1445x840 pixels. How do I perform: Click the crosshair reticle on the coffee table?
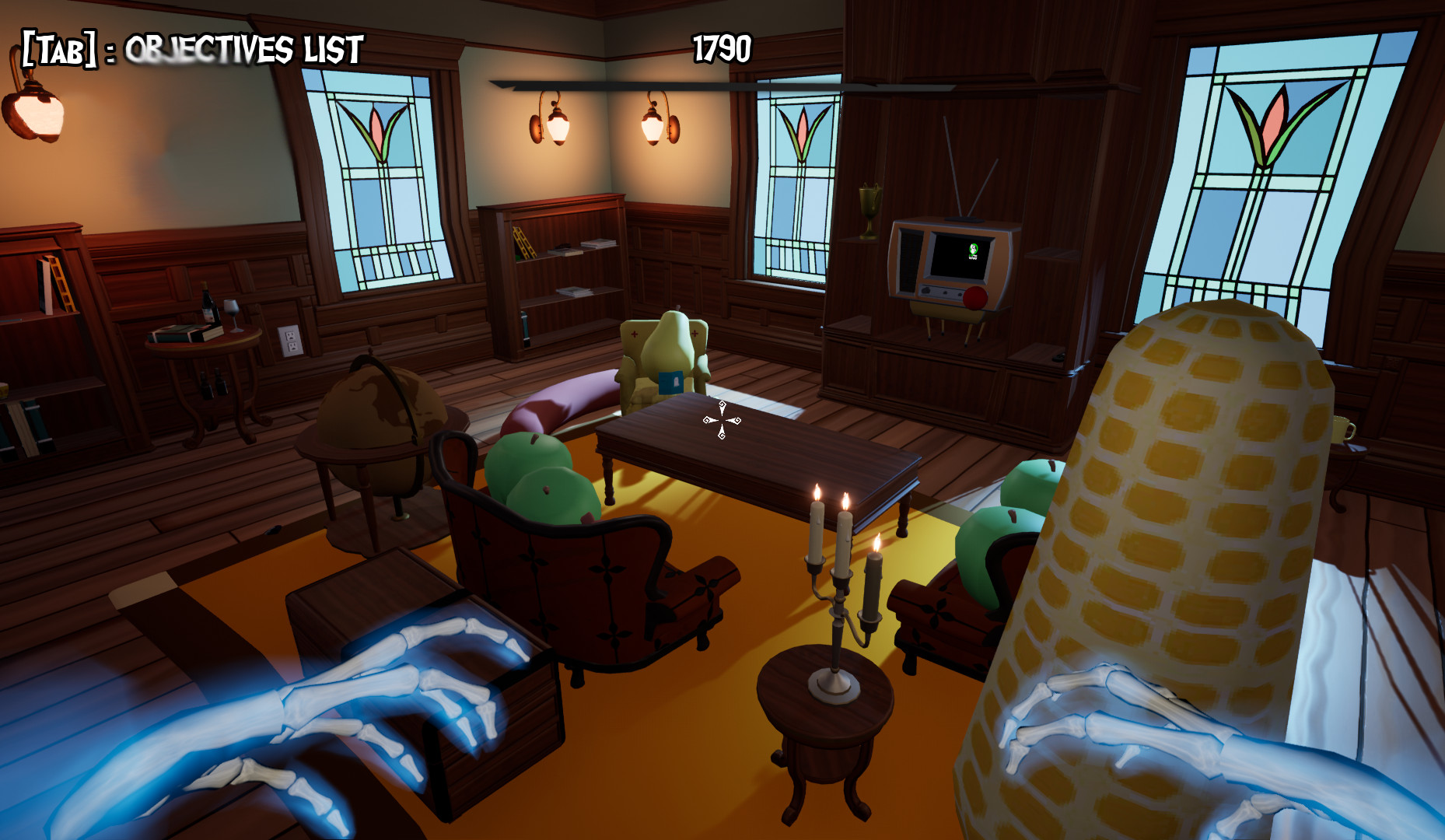pyautogui.click(x=721, y=420)
